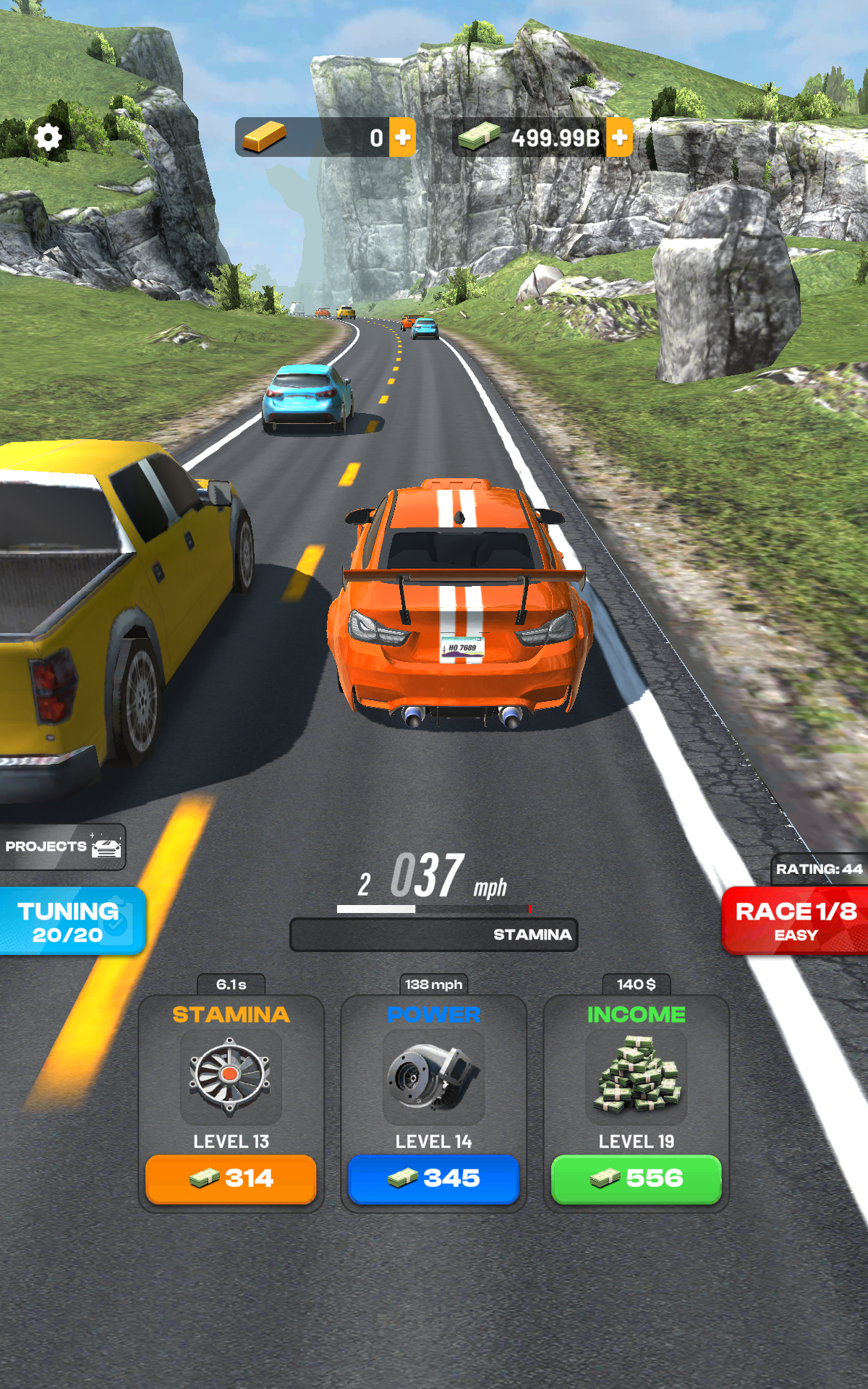Open the settings gear icon
The image size is (868, 1389).
click(x=48, y=137)
